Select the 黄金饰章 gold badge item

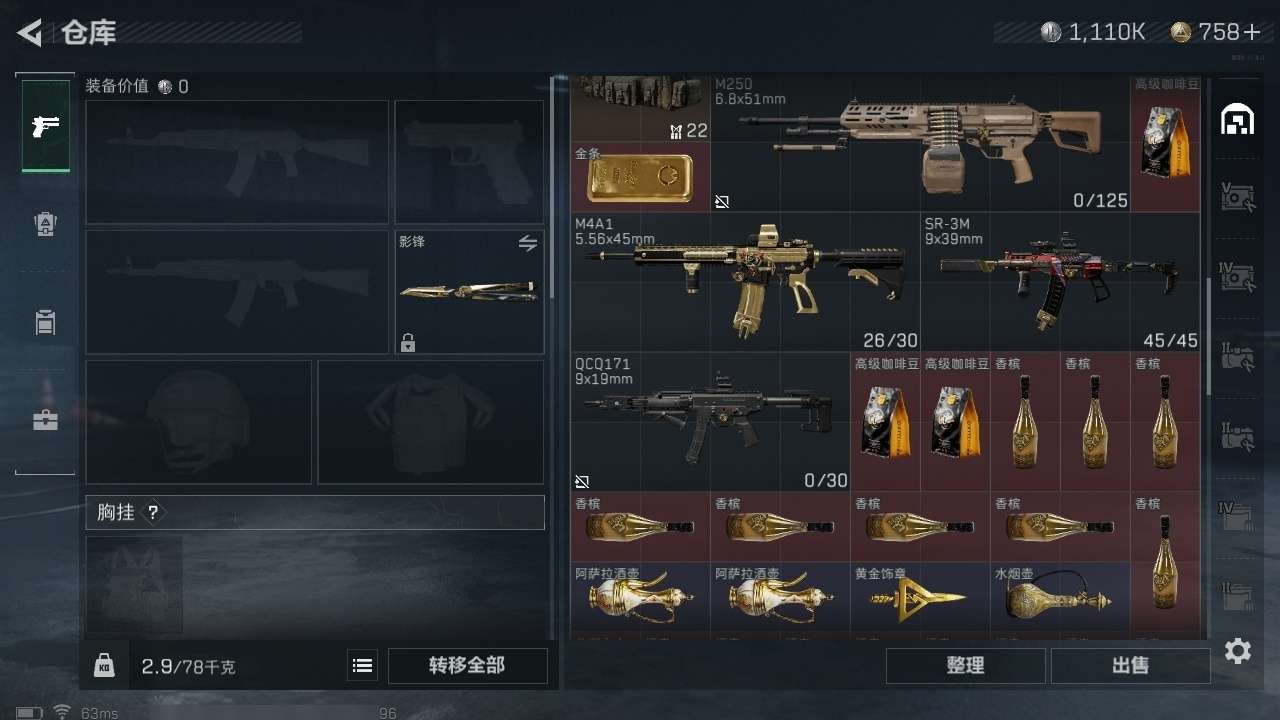[x=920, y=600]
